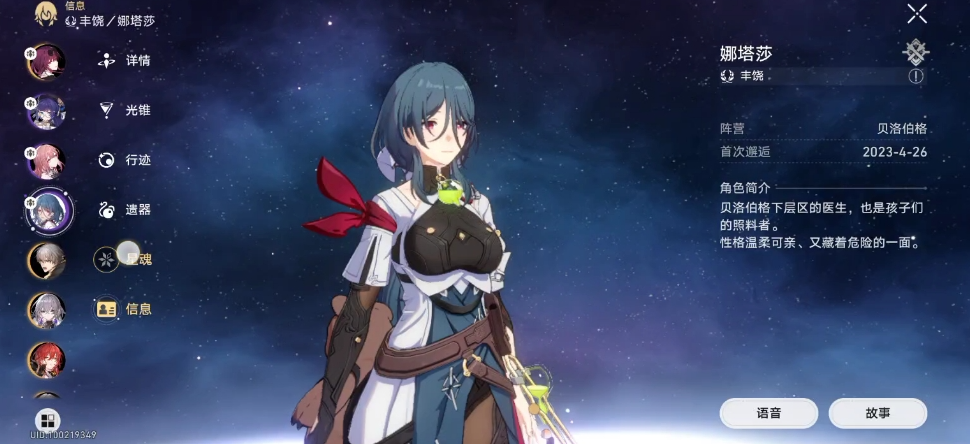Choose Natasha's teal-haired portrait in the list
This screenshot has width=970, height=444.
click(x=46, y=210)
